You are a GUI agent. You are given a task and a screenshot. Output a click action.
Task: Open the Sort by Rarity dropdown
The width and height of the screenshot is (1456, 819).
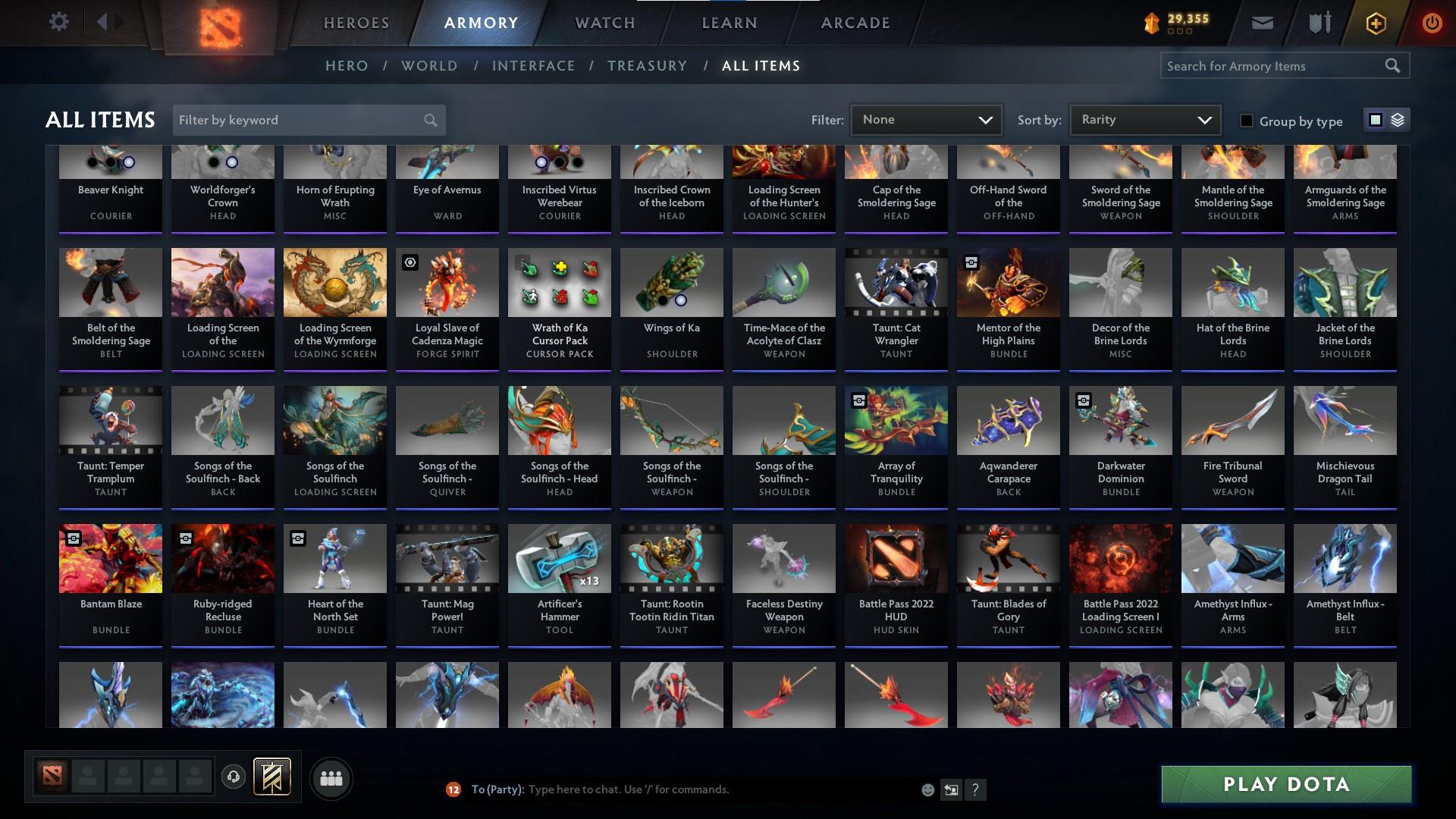[x=1144, y=119]
